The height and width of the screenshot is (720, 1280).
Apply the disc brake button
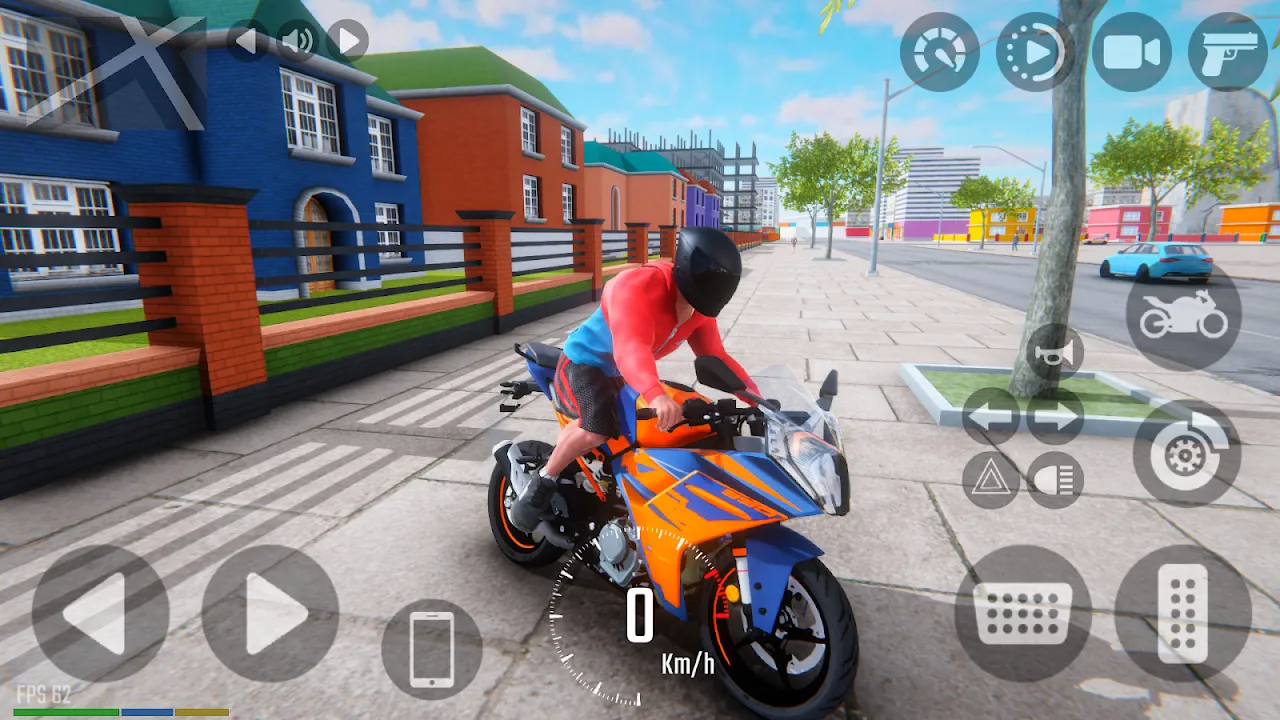click(1187, 453)
